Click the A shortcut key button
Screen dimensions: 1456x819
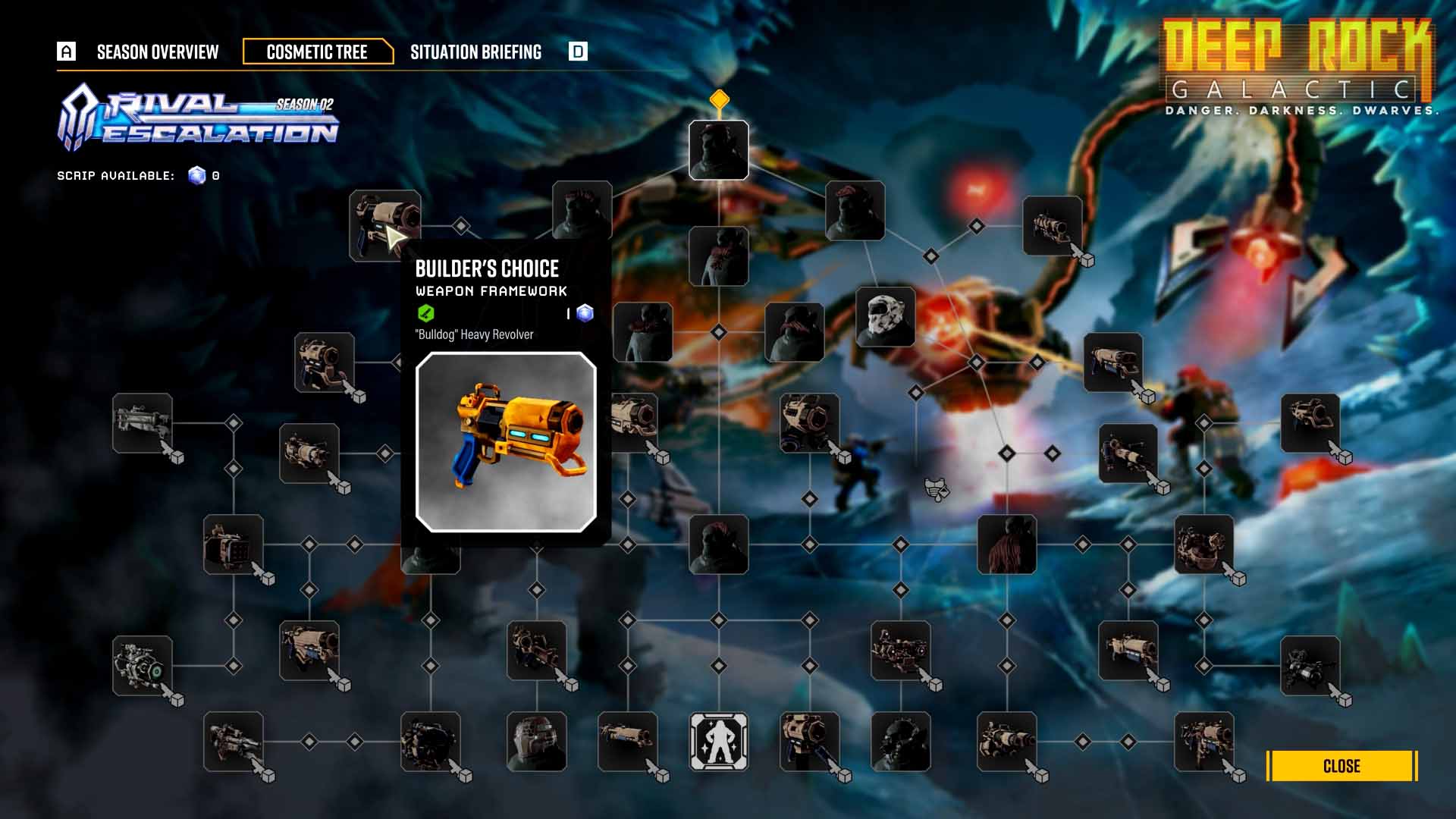pos(67,52)
